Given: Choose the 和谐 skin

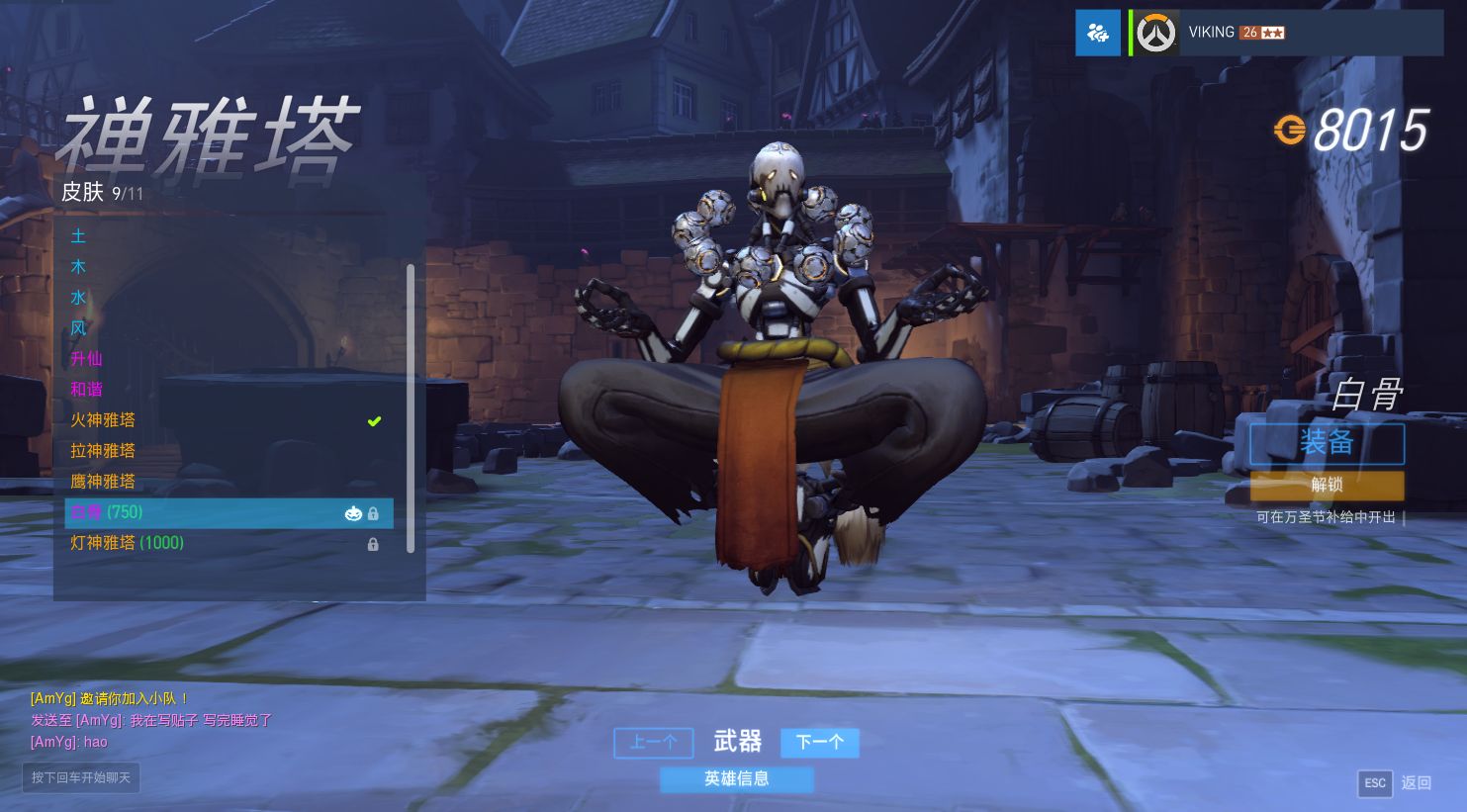Looking at the screenshot, I should [x=86, y=390].
